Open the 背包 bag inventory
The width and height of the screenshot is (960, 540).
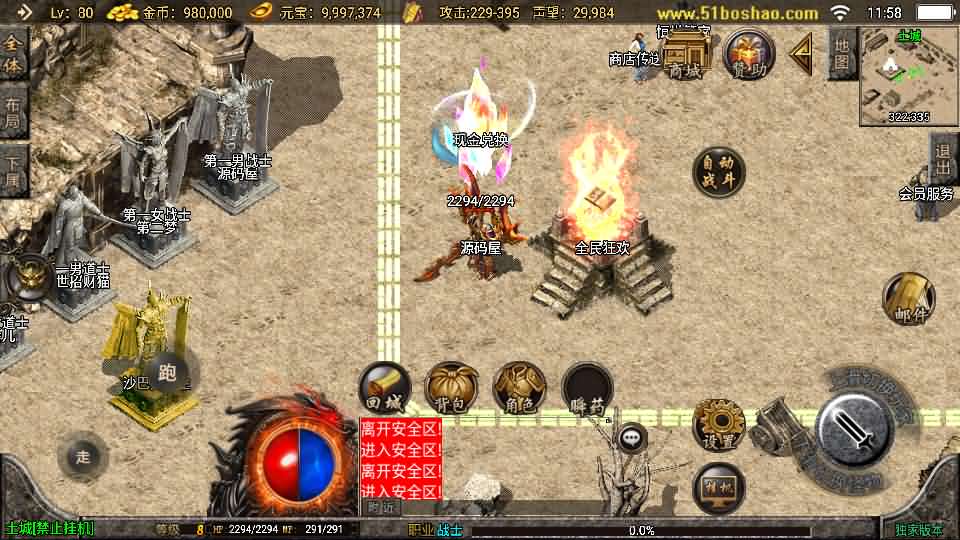451,388
